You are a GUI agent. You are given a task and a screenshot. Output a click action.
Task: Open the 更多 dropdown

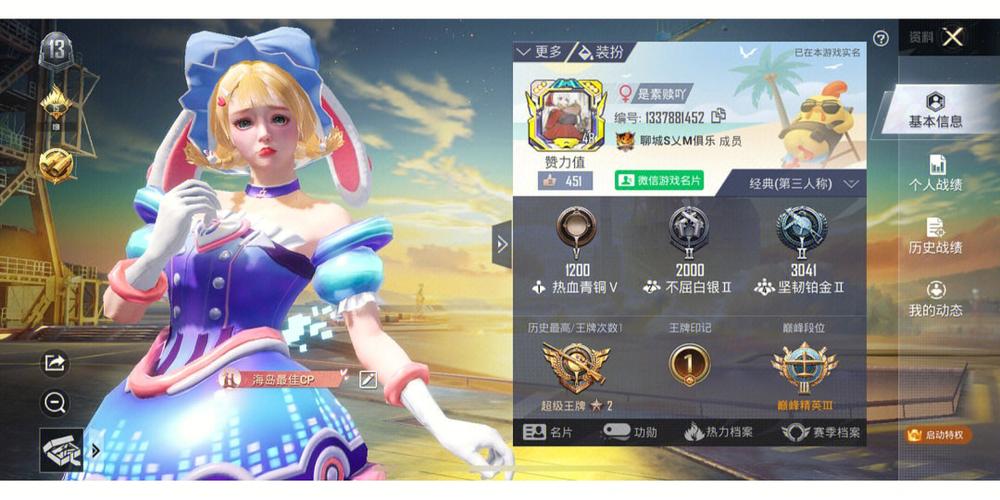tap(540, 52)
